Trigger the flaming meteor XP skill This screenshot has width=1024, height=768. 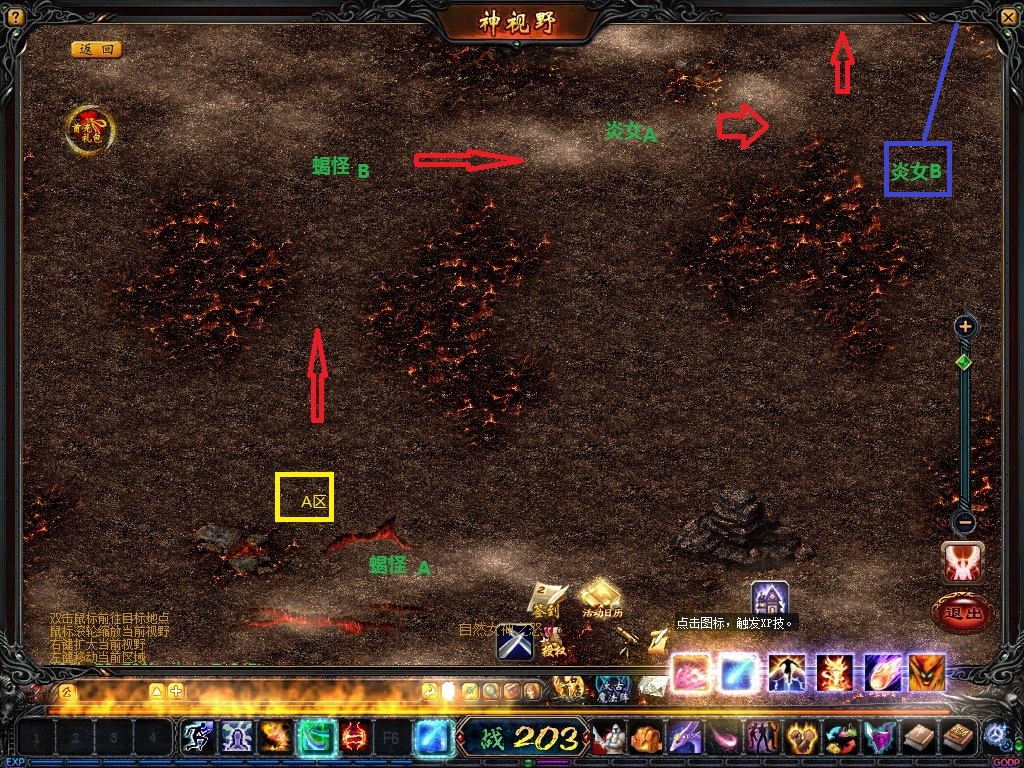click(882, 672)
